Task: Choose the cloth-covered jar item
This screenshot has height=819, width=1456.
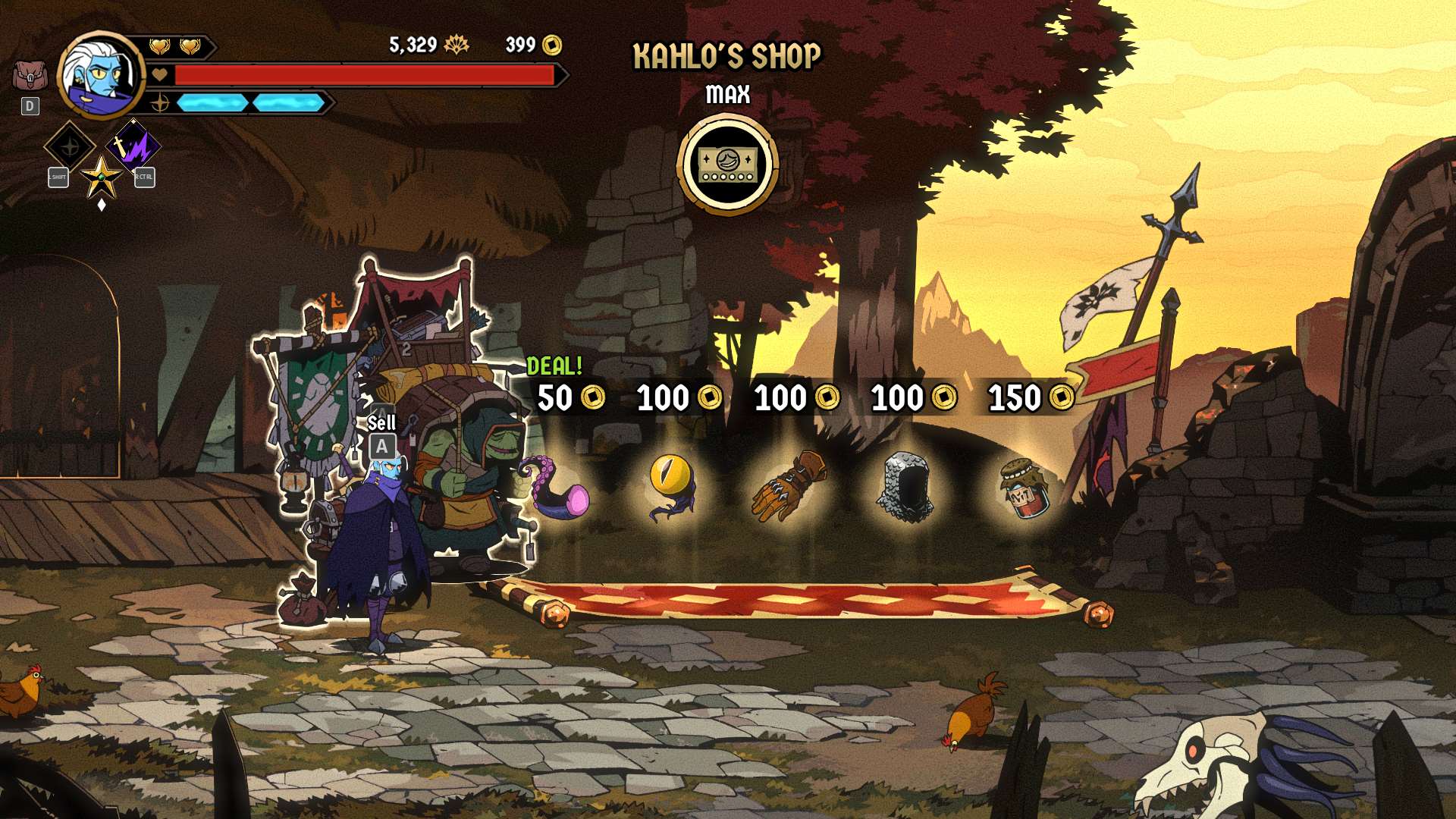Action: tap(1023, 489)
